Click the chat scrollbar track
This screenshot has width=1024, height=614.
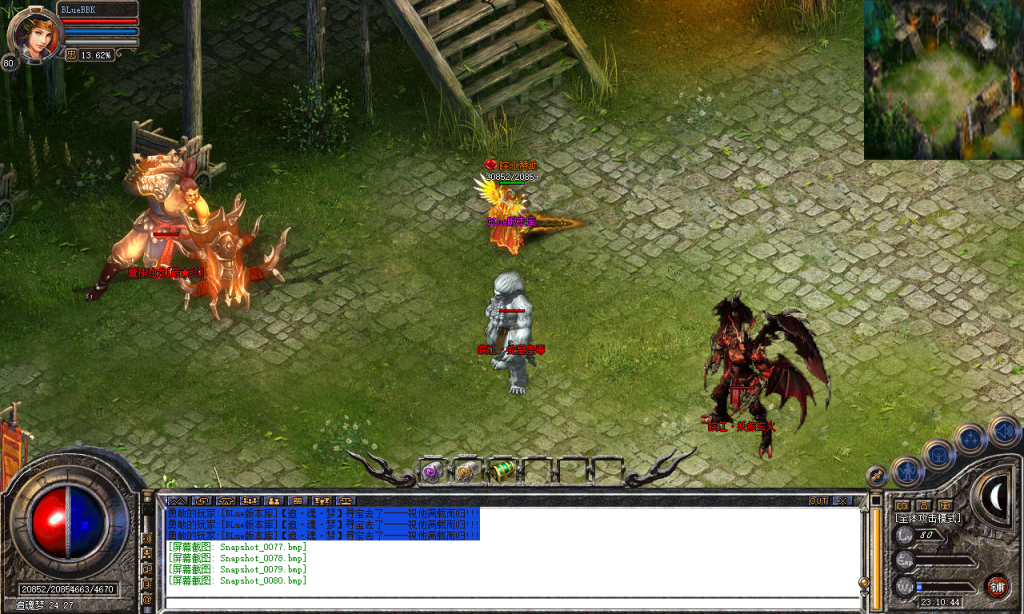pos(864,545)
